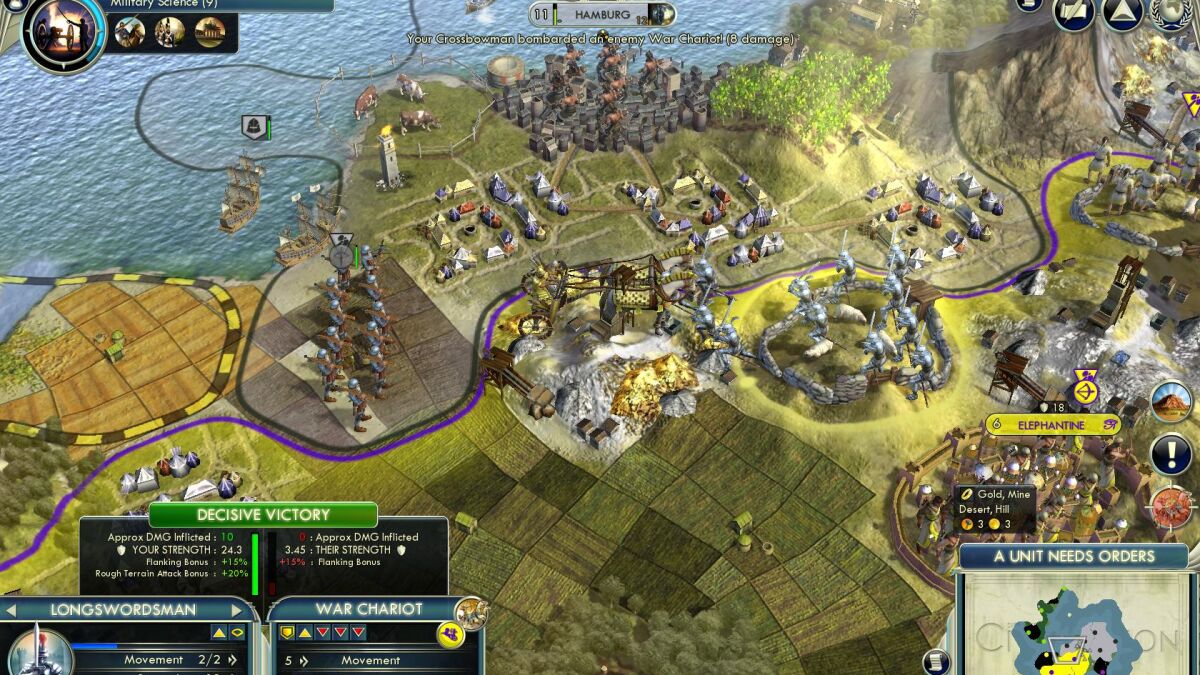
Task: Select the Brandenburg Gate research reward icon
Action: pyautogui.click(x=210, y=33)
